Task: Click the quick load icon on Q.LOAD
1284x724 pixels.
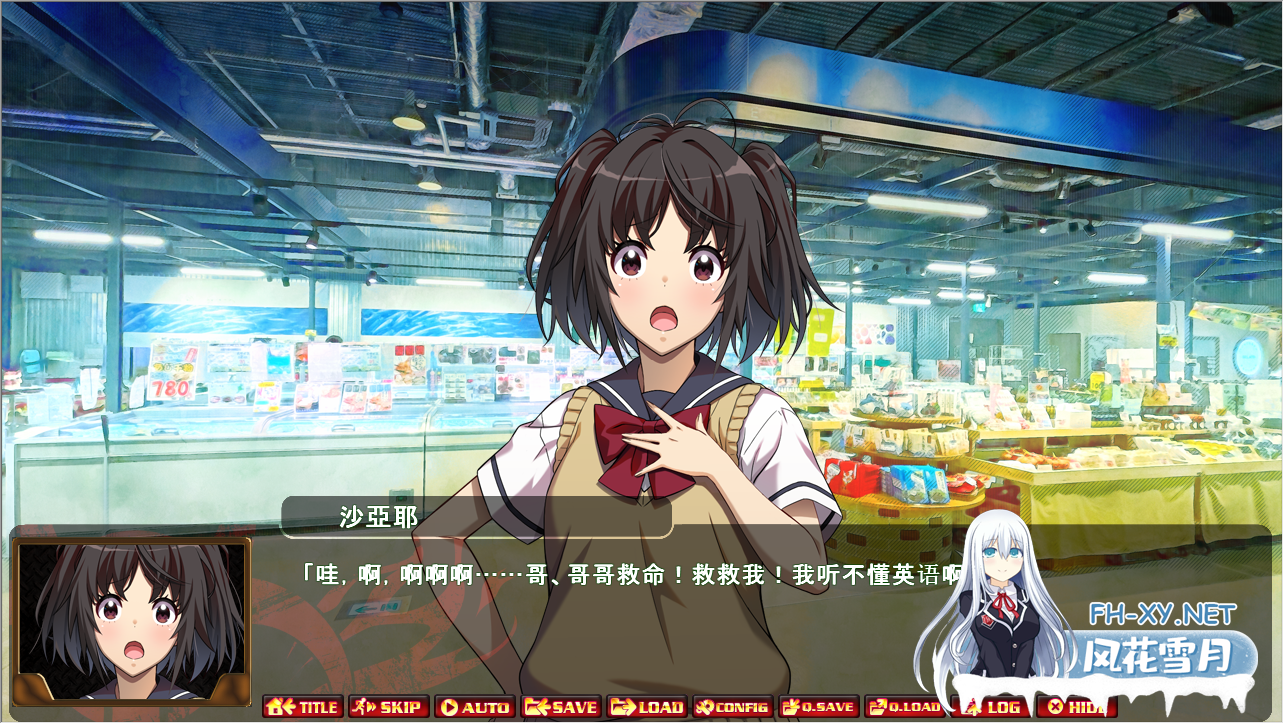Action: tap(877, 707)
